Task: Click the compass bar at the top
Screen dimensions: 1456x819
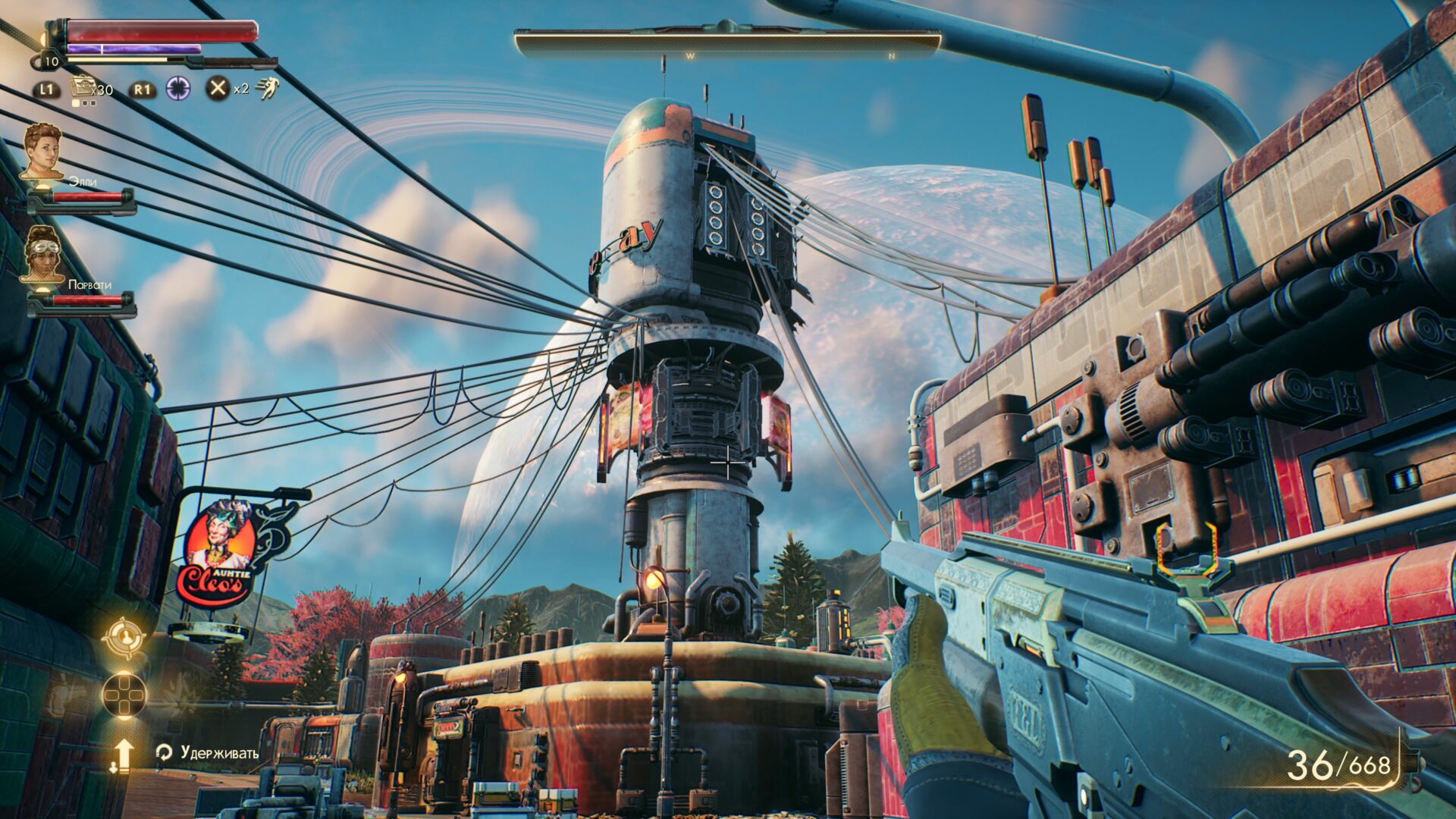Action: (x=727, y=44)
